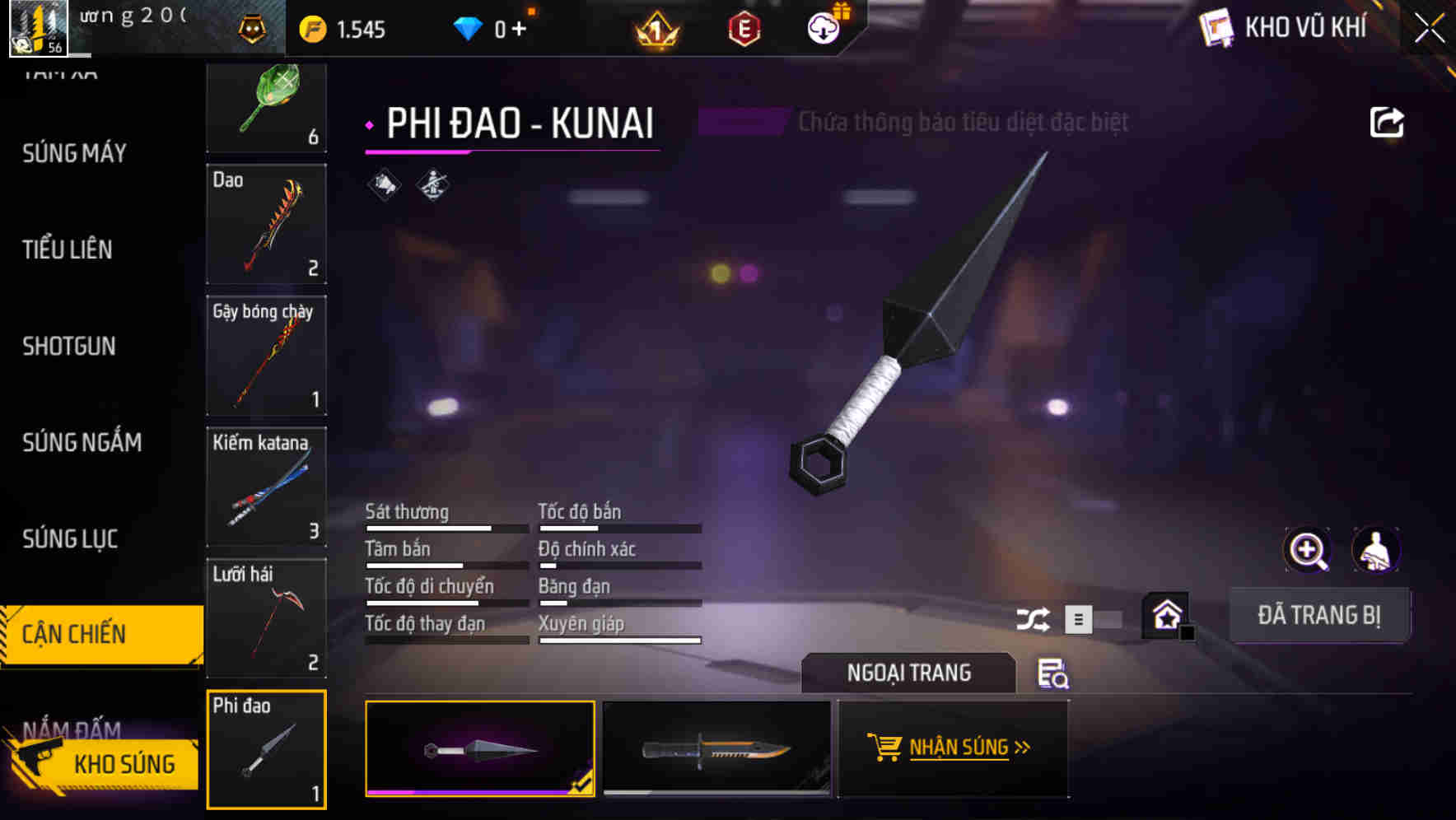Open the Súng Ngắm category in sidebar
Screen dimensions: 1456x820
[81, 442]
